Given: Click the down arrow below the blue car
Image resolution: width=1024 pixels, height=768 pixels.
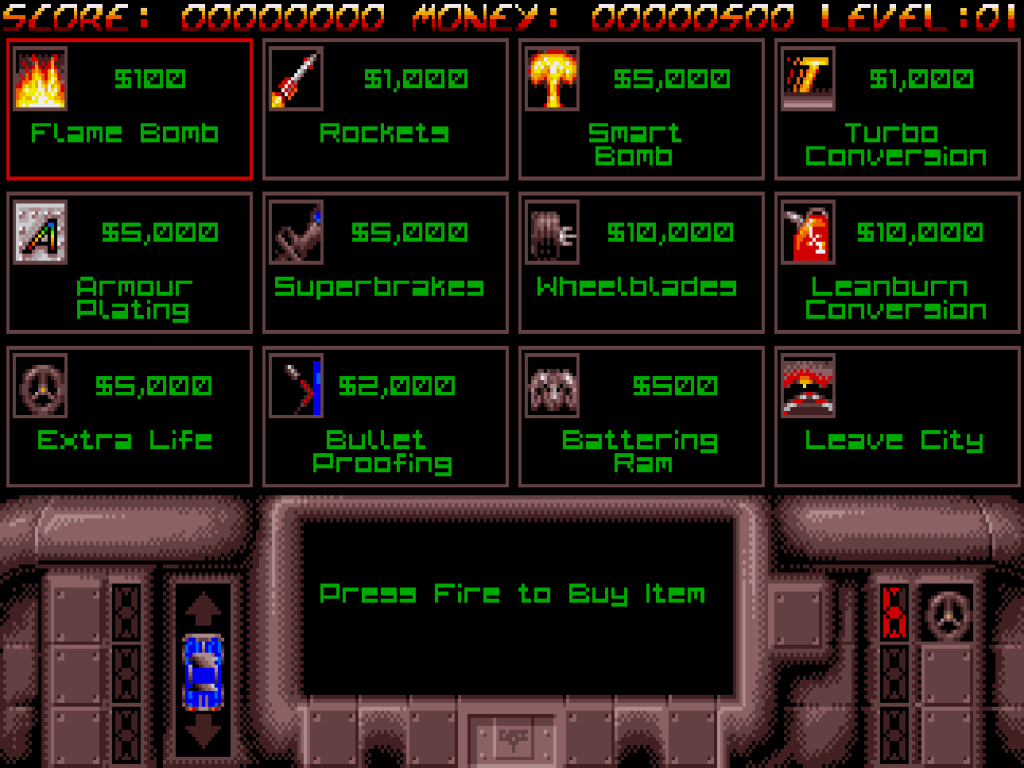Looking at the screenshot, I should [x=203, y=735].
